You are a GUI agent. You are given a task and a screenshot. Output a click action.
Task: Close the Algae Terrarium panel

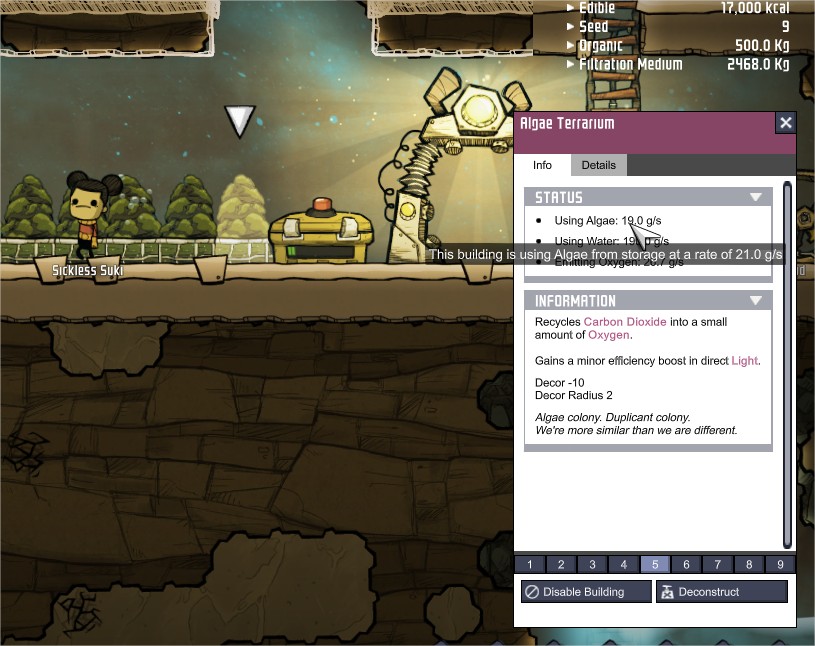pos(786,123)
